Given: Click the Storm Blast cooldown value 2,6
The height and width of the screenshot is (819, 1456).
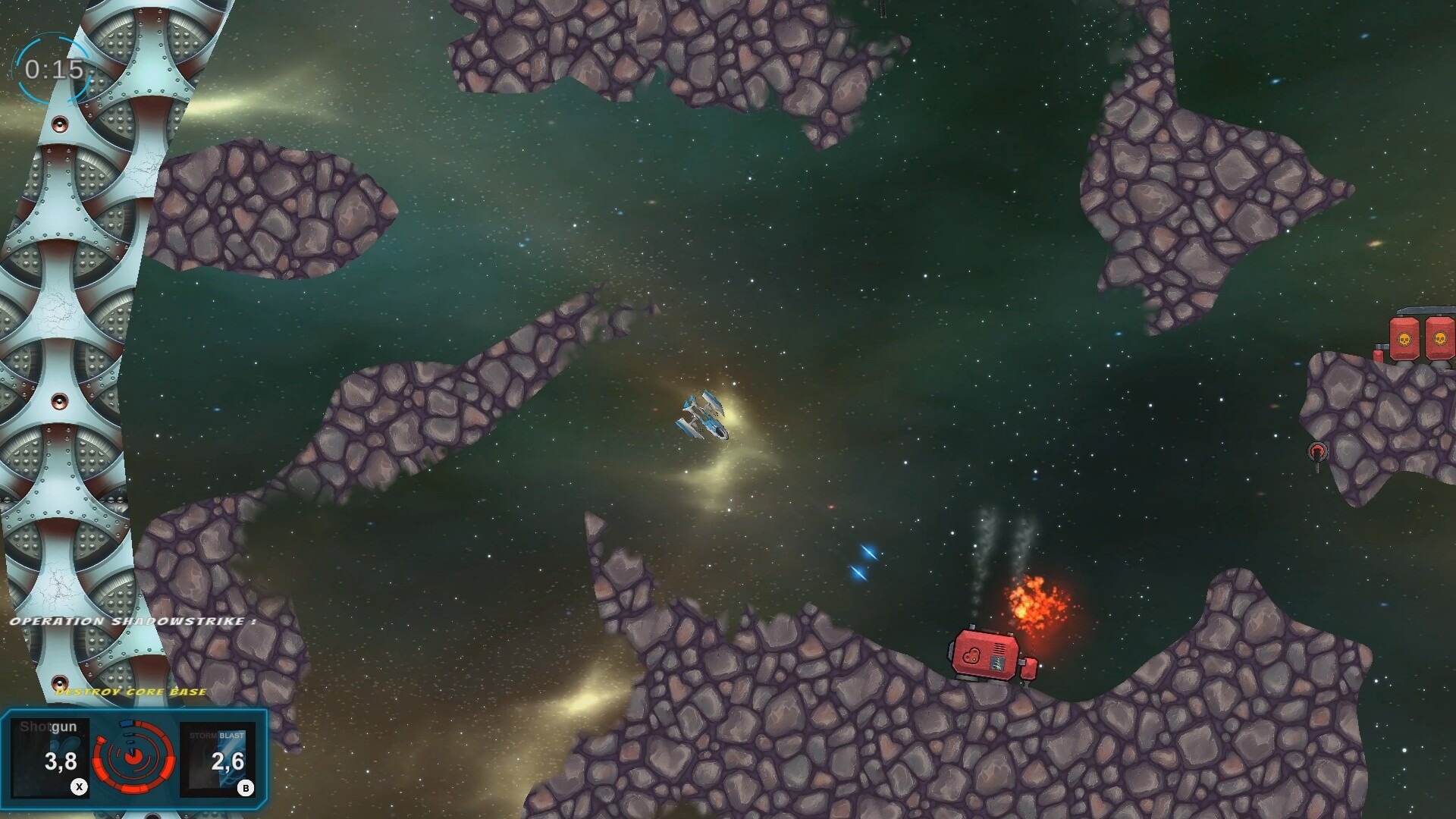Looking at the screenshot, I should pos(227,762).
